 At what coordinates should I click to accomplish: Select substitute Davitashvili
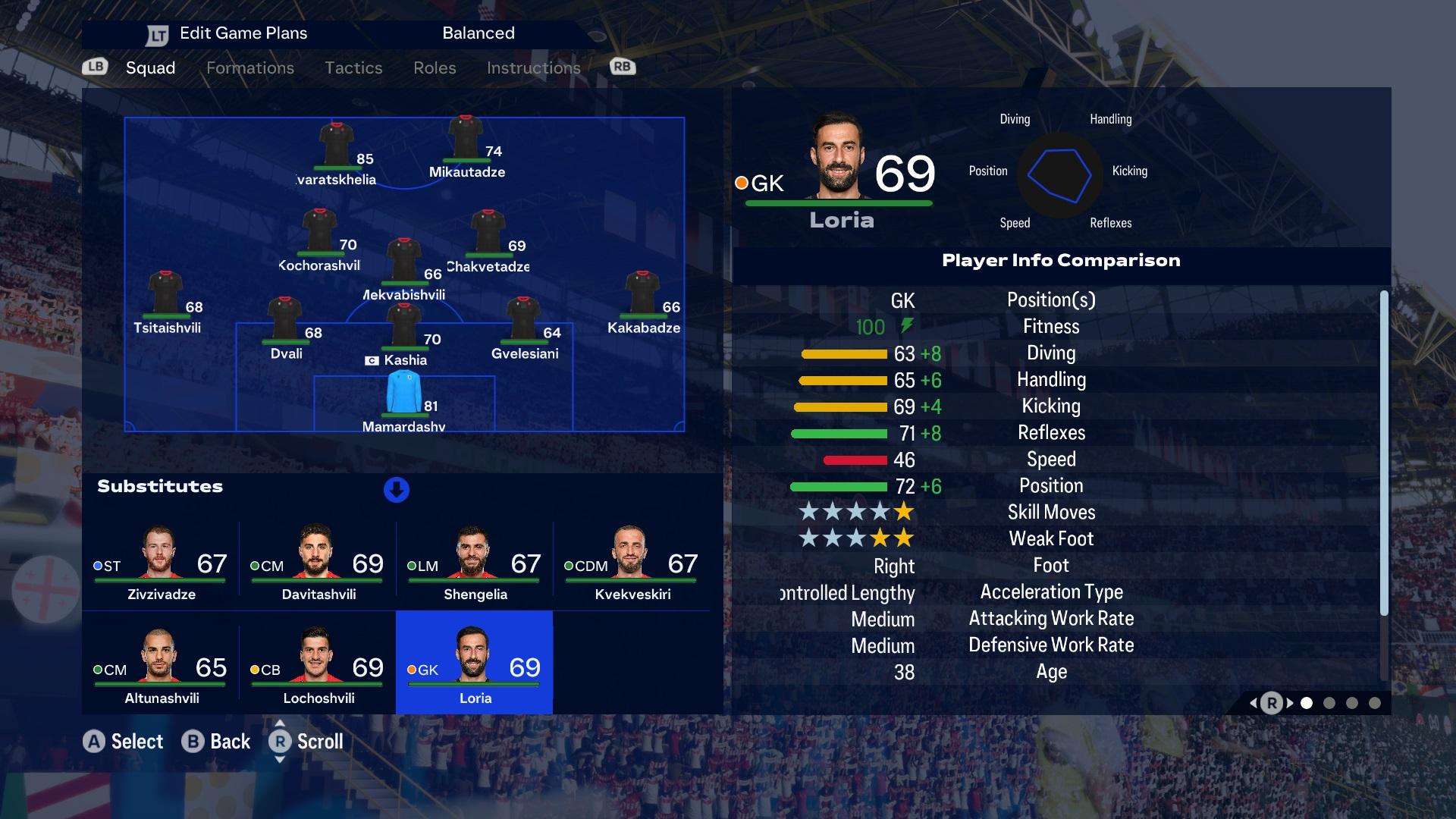point(318,561)
